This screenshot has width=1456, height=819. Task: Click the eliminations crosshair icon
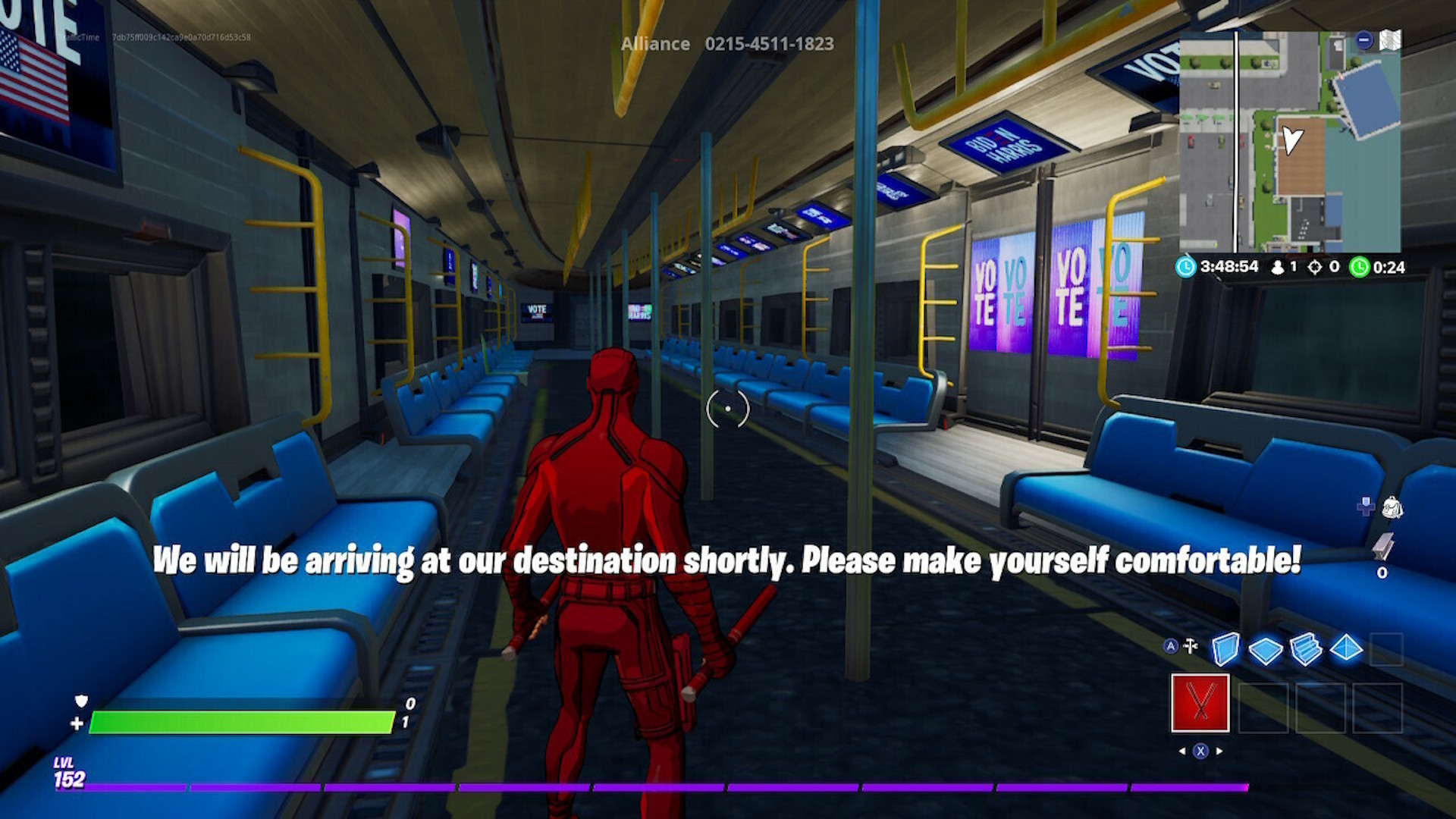pos(1316,268)
